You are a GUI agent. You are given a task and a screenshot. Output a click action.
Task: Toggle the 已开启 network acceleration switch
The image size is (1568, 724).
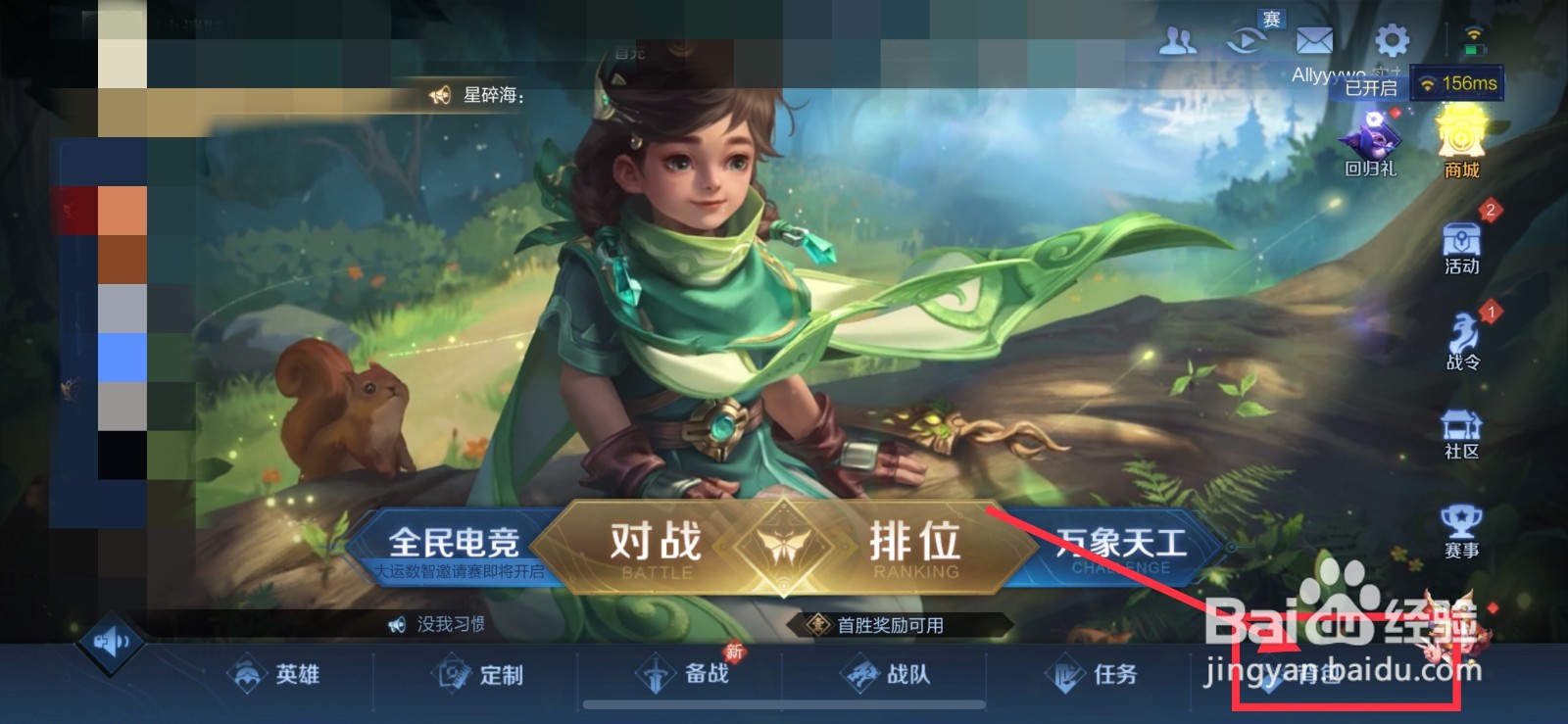(x=1370, y=88)
